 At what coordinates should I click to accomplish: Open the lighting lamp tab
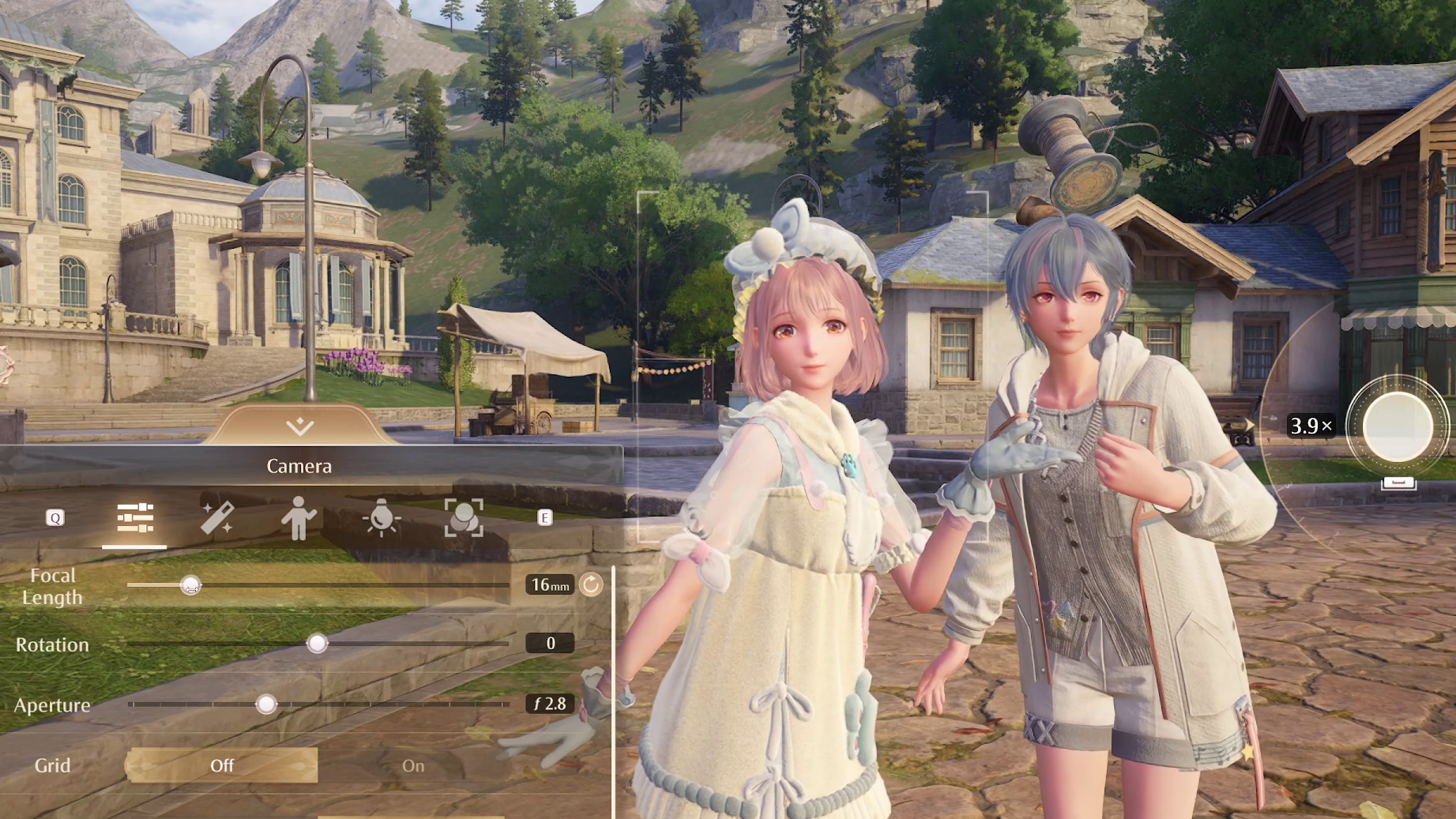(x=382, y=518)
